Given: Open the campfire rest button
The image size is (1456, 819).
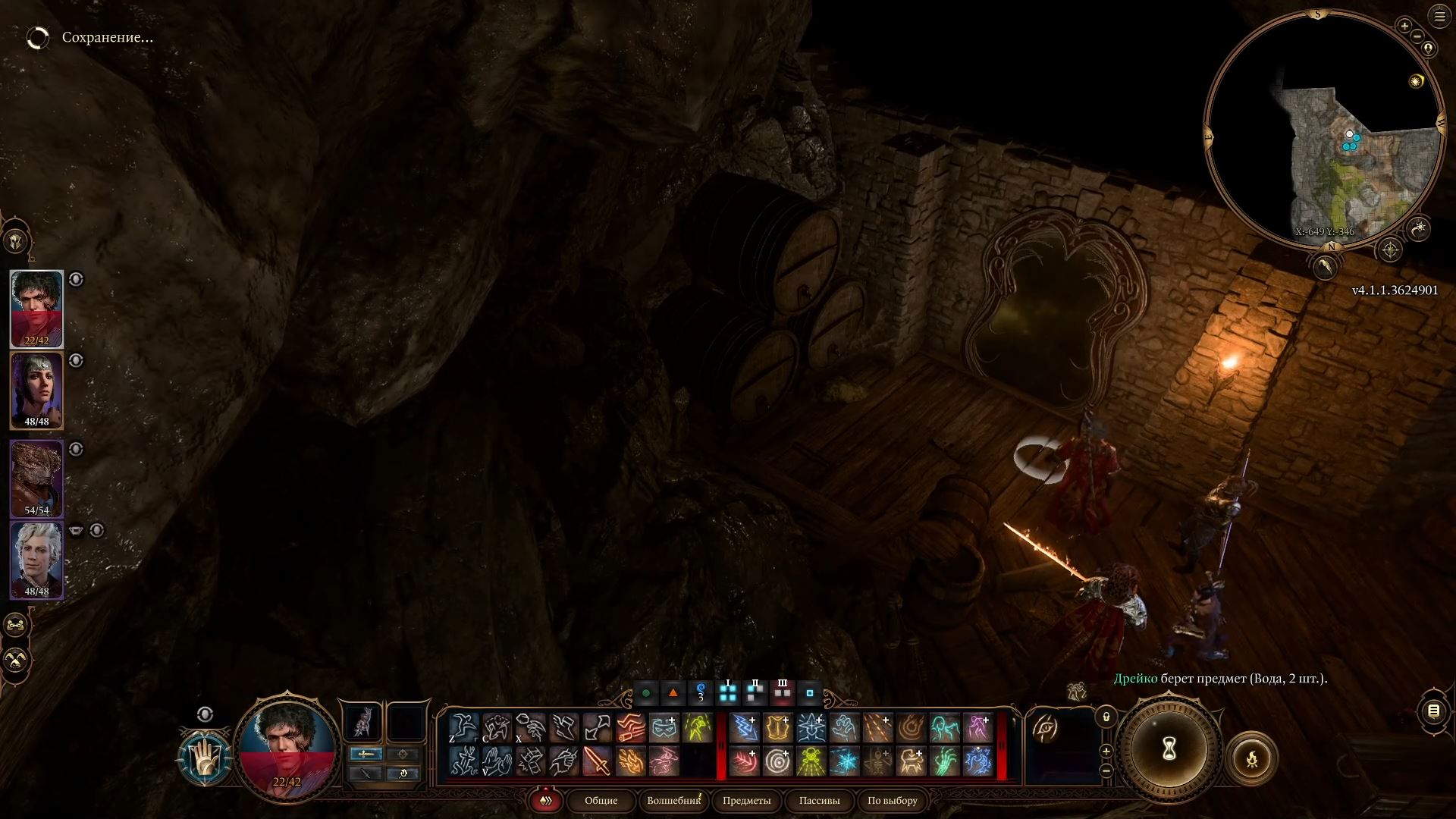Looking at the screenshot, I should pos(1251,758).
